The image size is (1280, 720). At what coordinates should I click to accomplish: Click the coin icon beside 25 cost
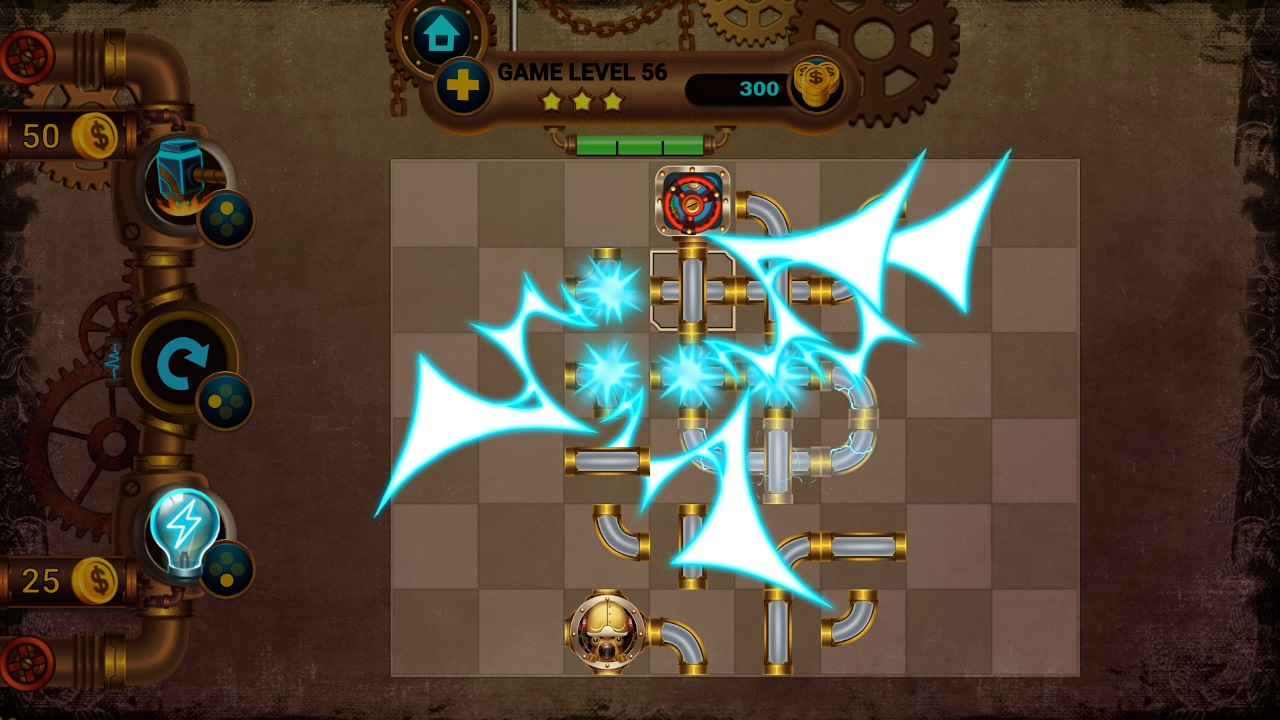pyautogui.click(x=96, y=578)
